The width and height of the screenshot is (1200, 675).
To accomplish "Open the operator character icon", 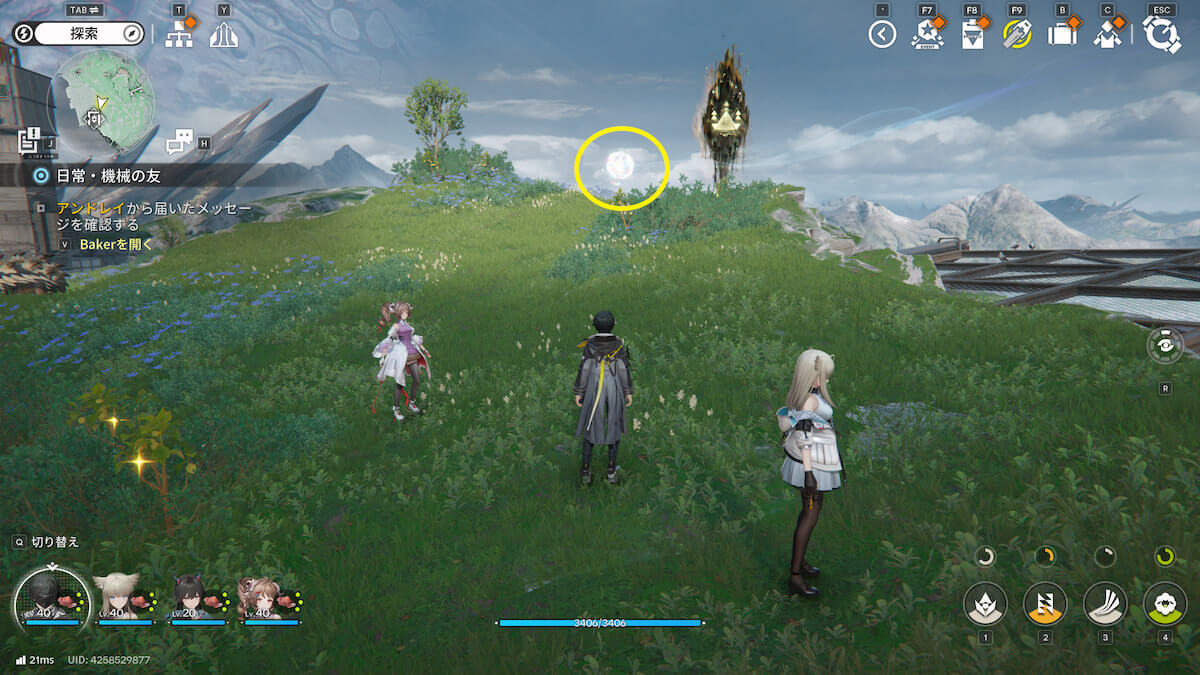I will point(1107,35).
